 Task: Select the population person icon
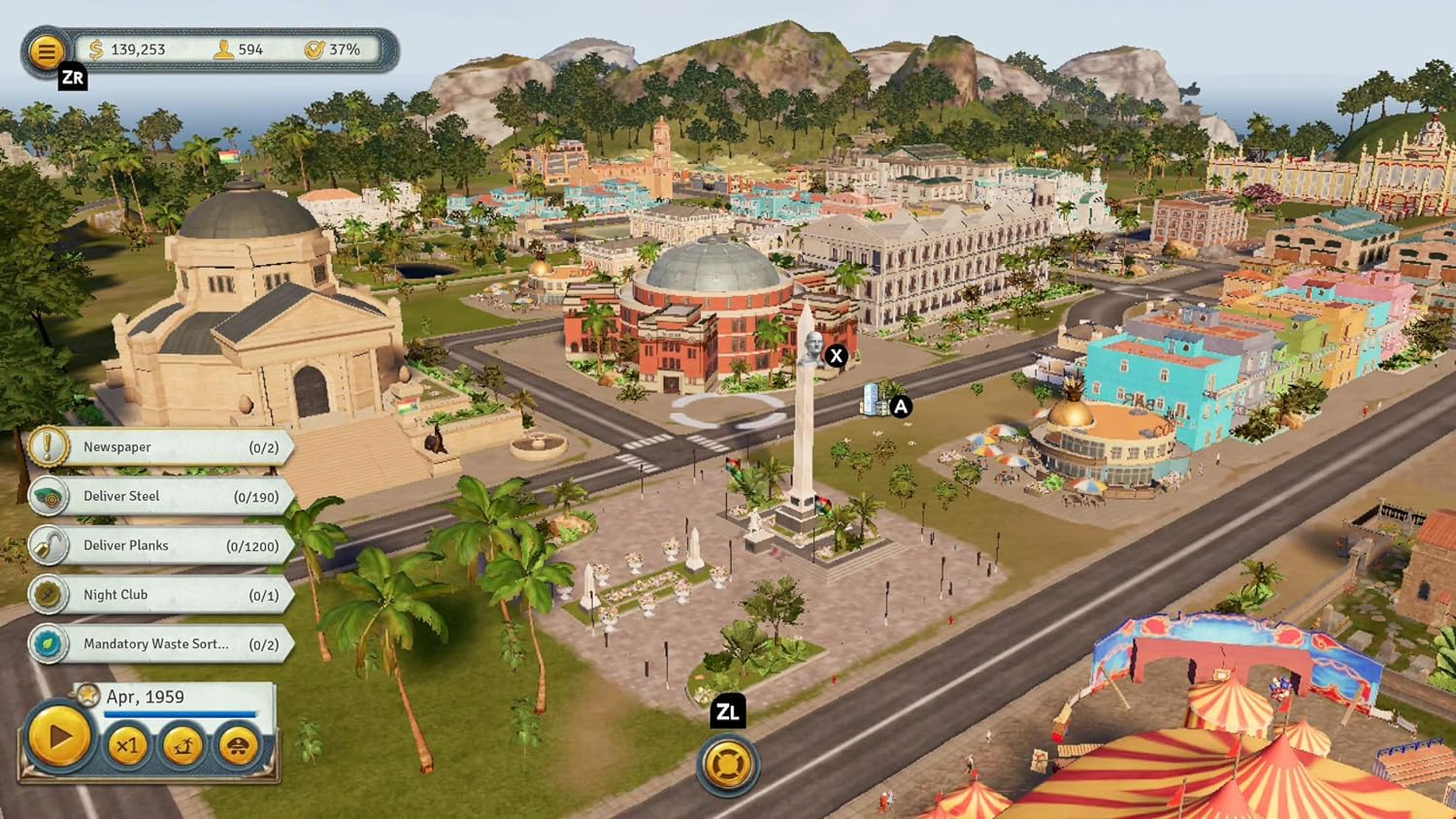(x=221, y=48)
